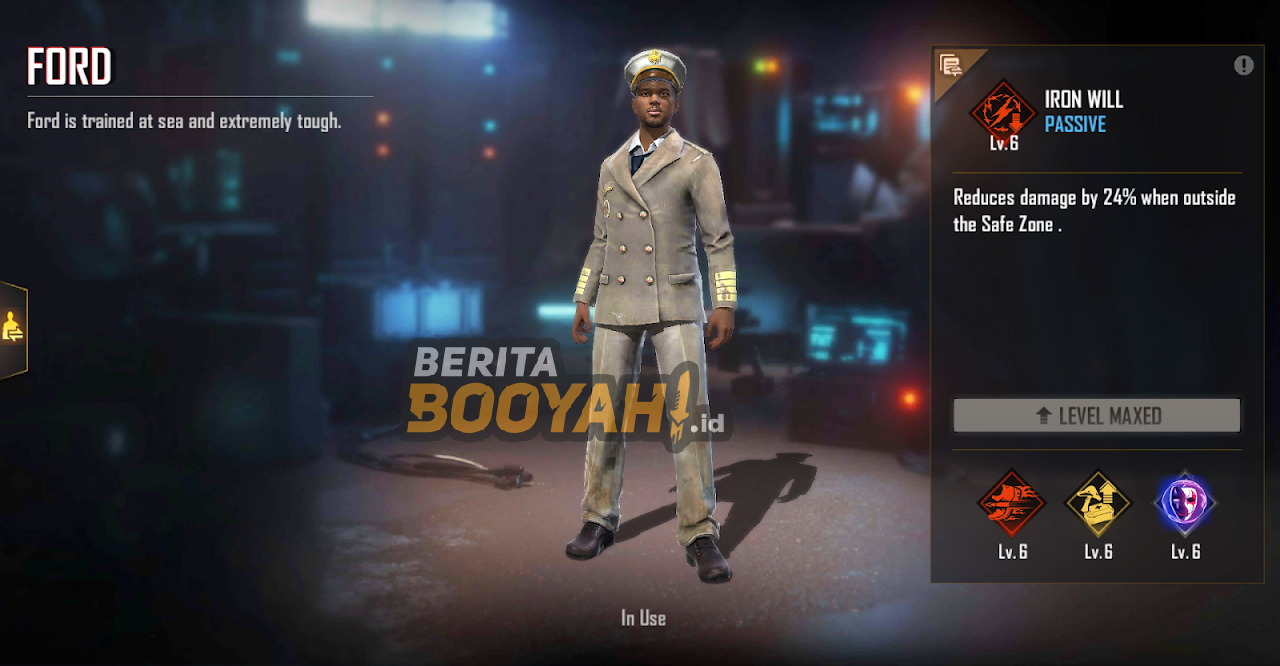Open the yellow character tab on left edge
This screenshot has width=1280, height=666.
click(x=13, y=328)
